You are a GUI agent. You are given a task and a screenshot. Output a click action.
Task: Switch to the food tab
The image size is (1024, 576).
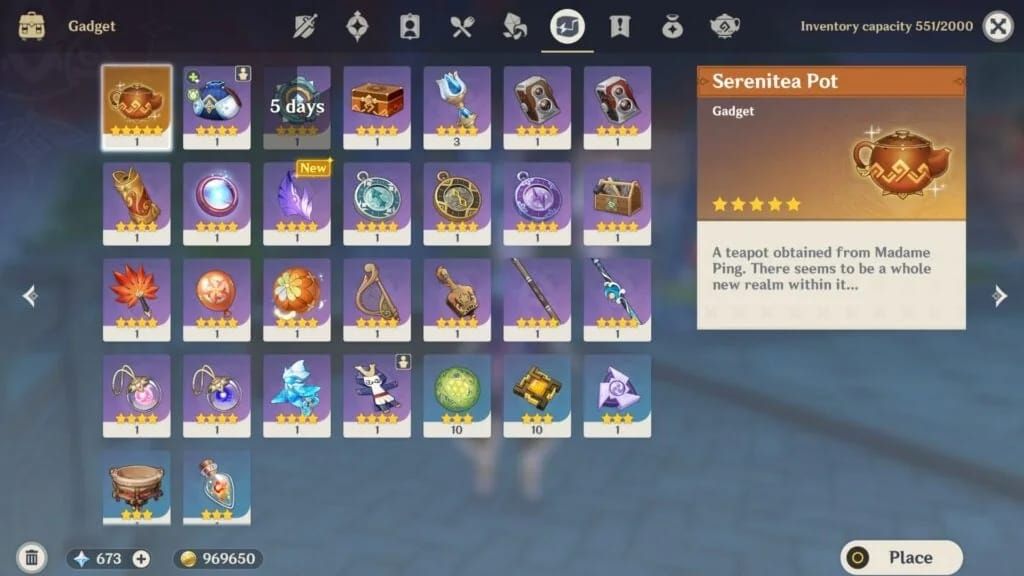pos(462,27)
